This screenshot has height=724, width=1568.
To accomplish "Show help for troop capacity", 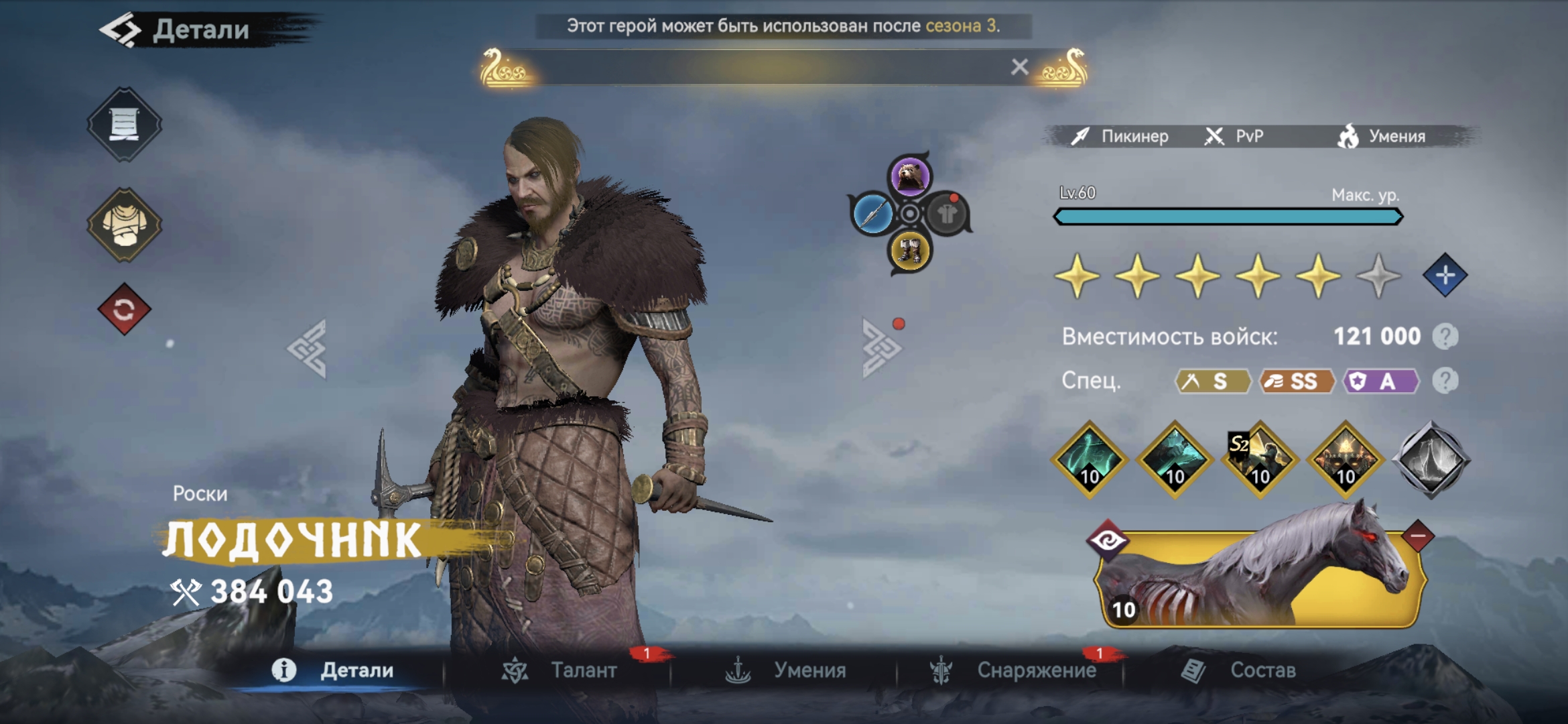I will pyautogui.click(x=1445, y=337).
